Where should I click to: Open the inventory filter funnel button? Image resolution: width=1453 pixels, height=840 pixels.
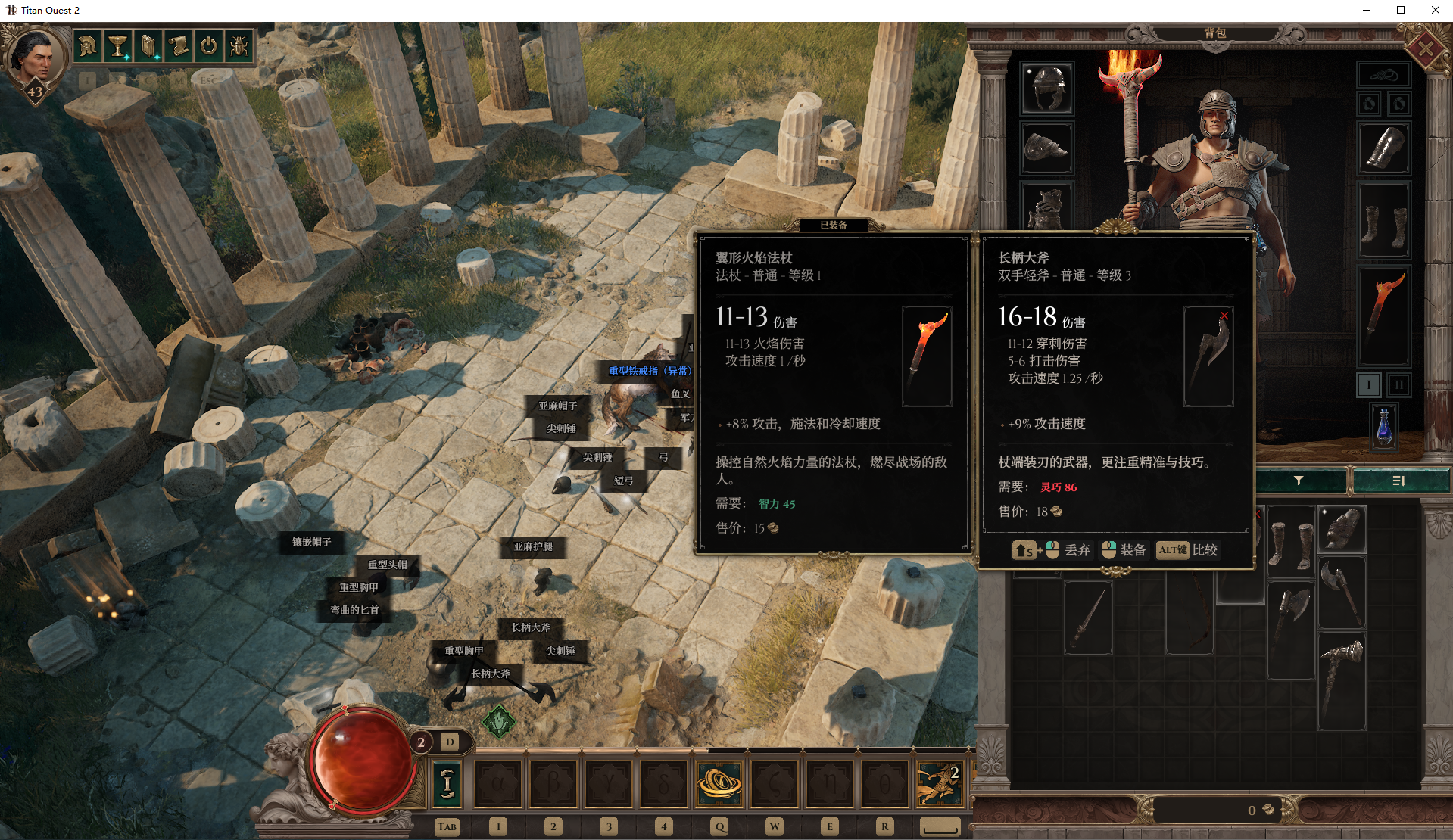[x=1299, y=481]
